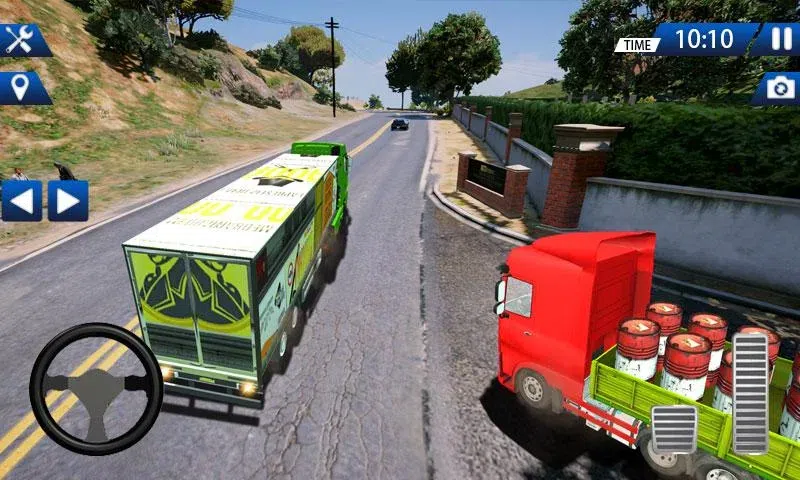The width and height of the screenshot is (800, 480).
Task: Steer right with the right arrow
Action: tap(68, 200)
